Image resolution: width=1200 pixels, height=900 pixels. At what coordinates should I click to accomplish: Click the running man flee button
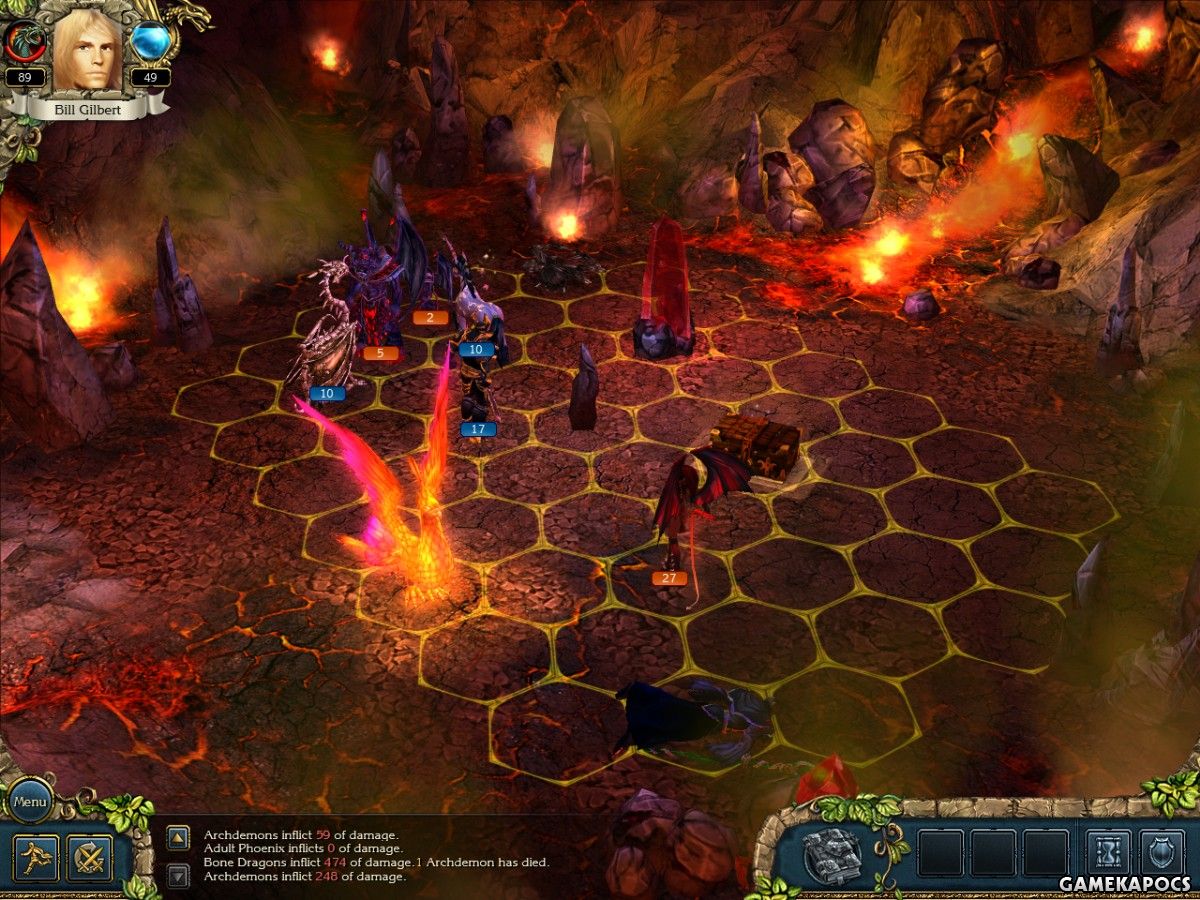click(35, 858)
